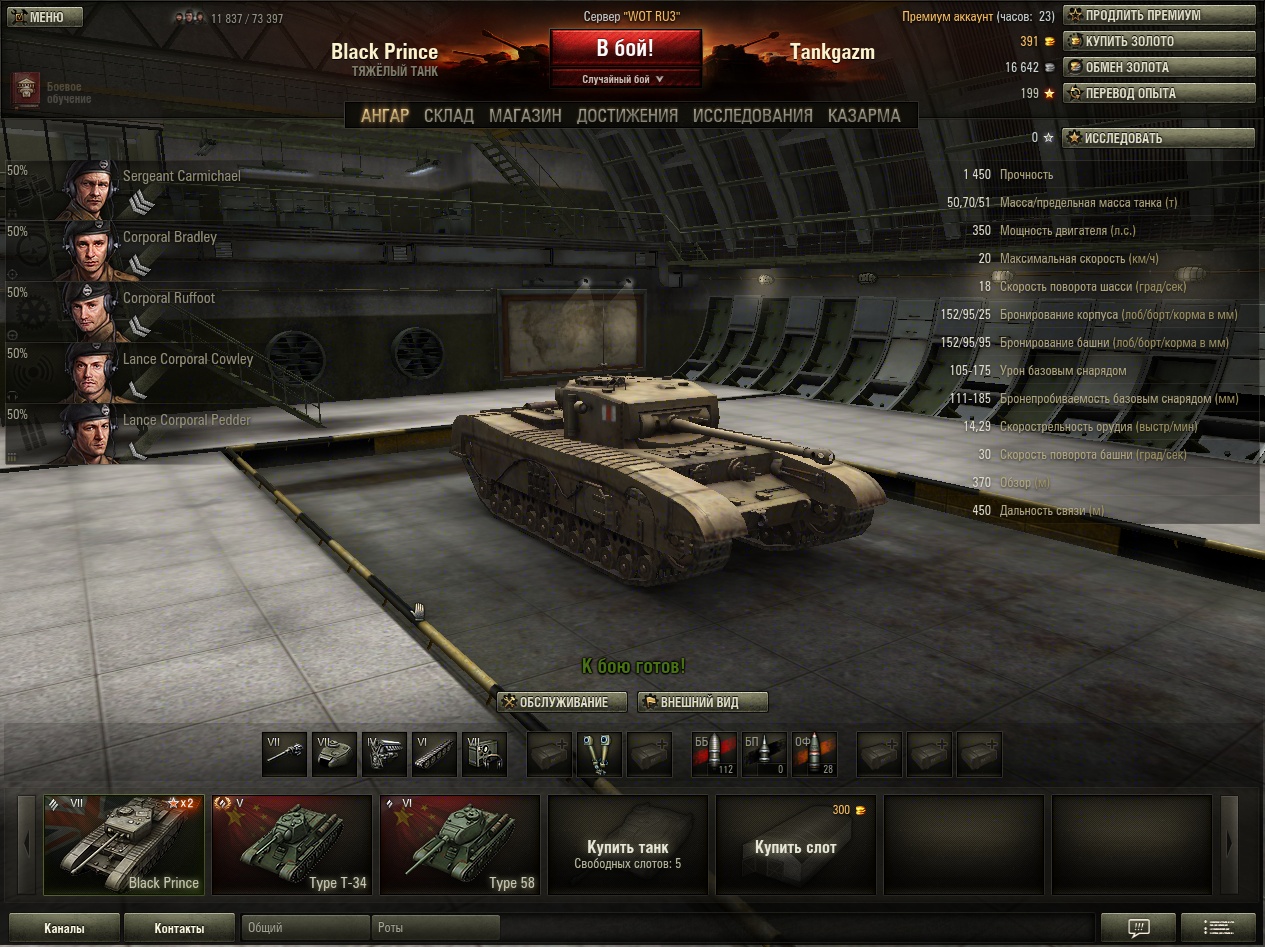Select the Type T-34 tank in carousel
This screenshot has height=947, width=1265.
(292, 843)
